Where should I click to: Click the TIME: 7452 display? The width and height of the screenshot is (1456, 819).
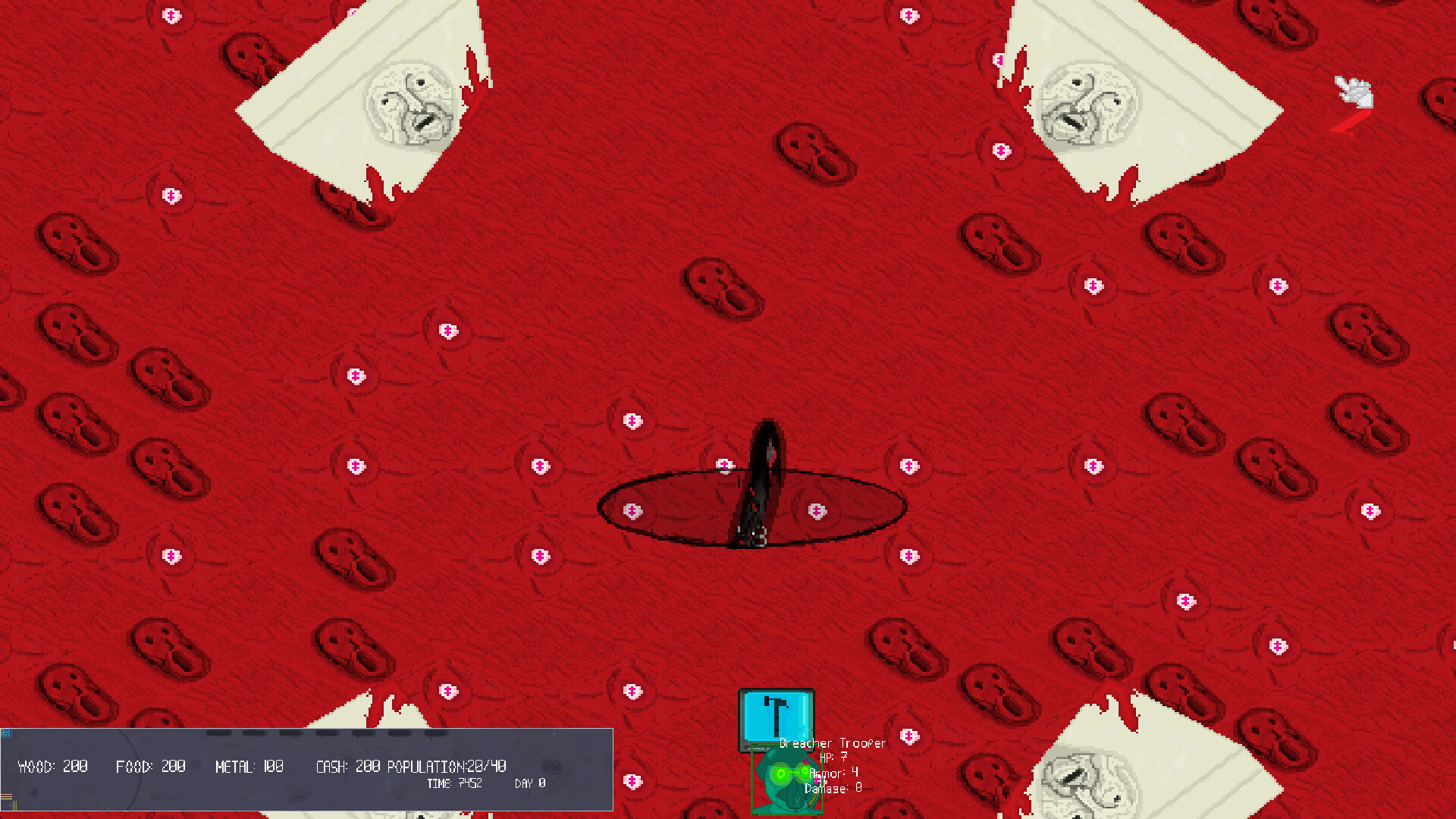[x=453, y=783]
